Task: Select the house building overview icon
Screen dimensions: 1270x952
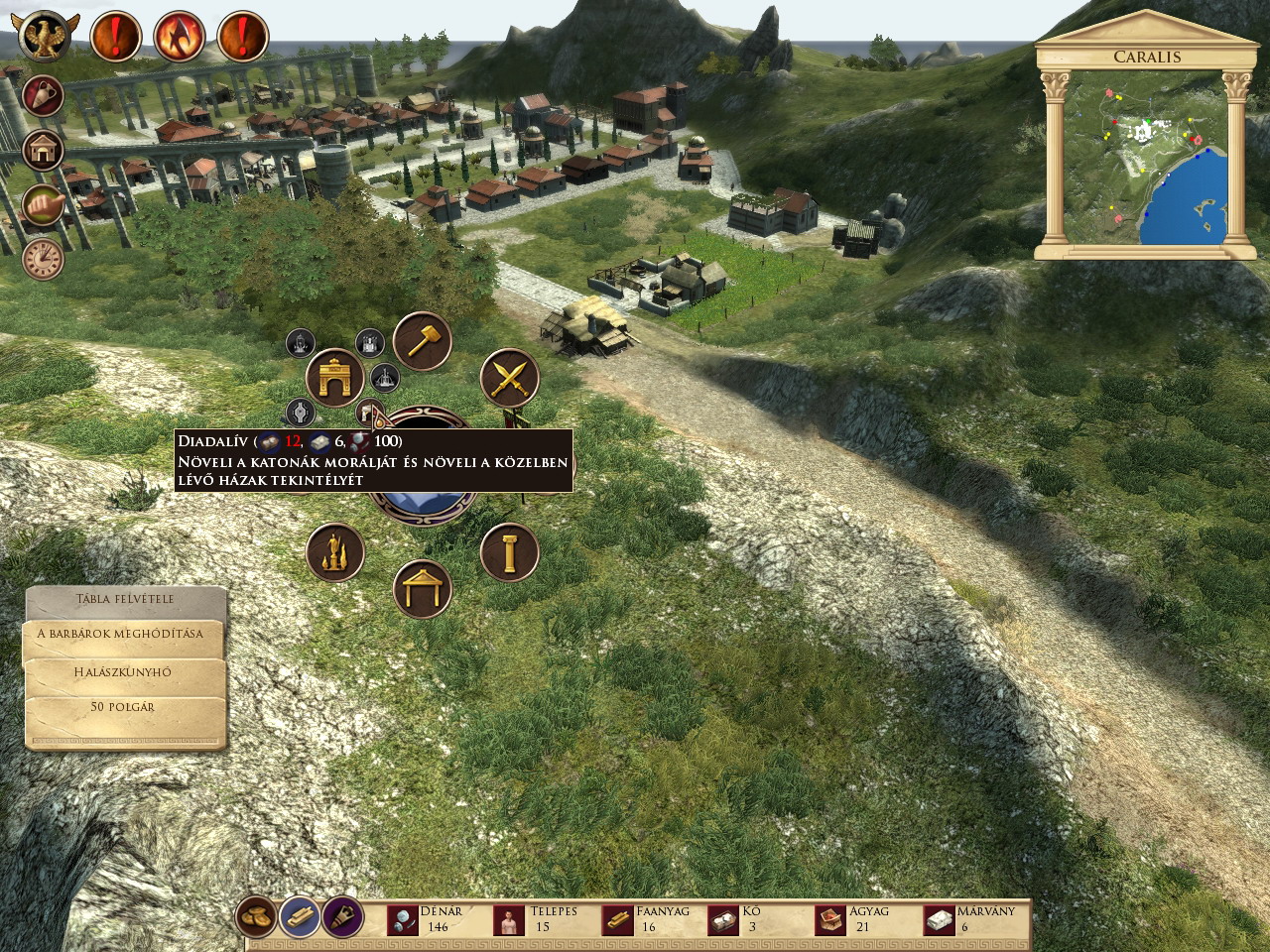Action: coord(44,150)
